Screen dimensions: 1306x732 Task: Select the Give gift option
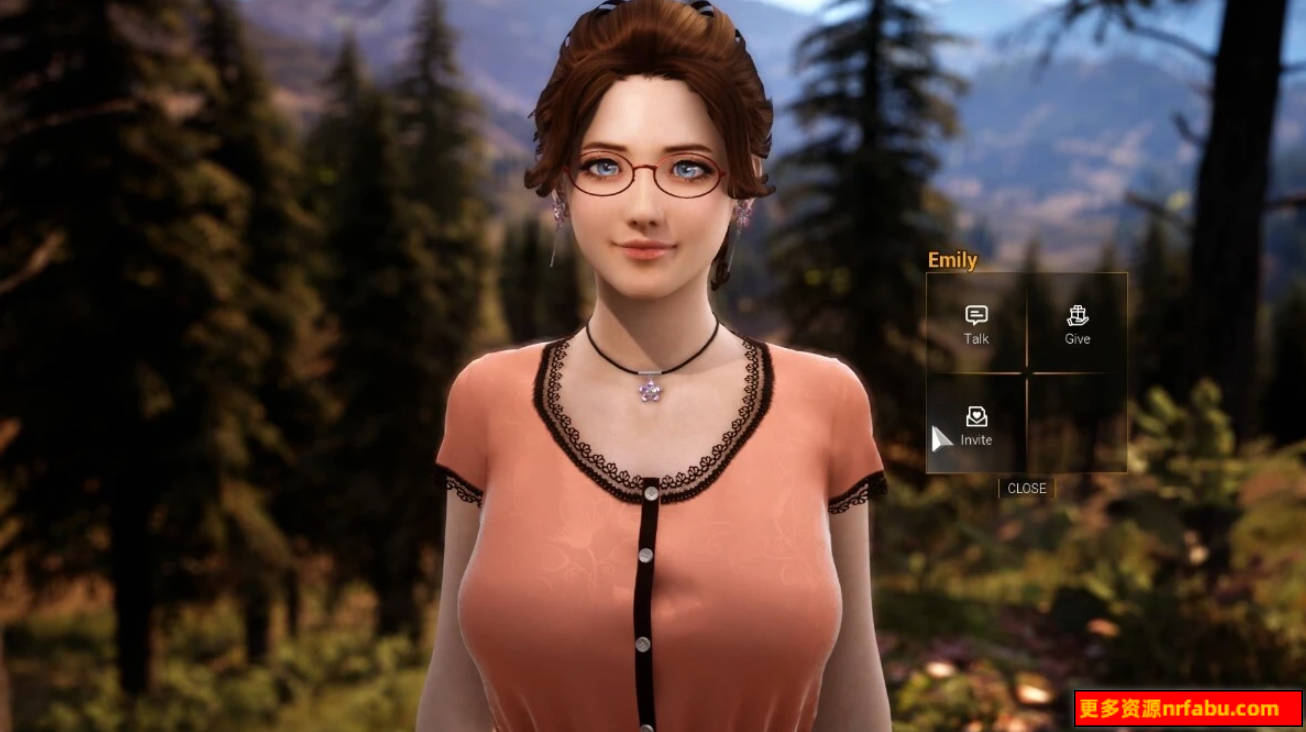tap(1077, 325)
